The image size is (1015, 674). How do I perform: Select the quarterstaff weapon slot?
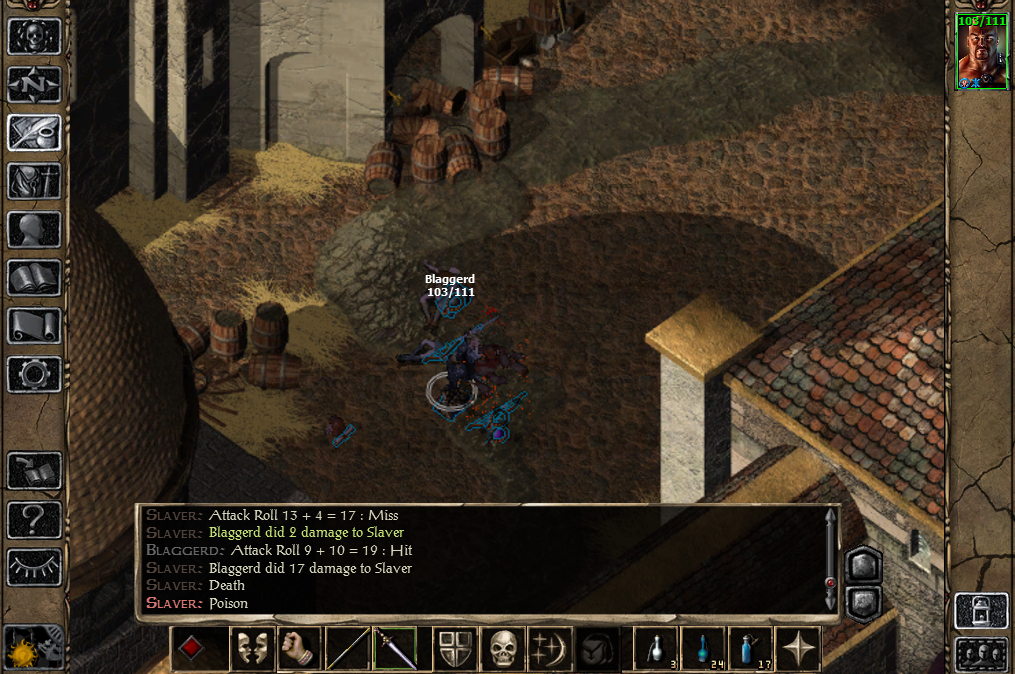348,649
